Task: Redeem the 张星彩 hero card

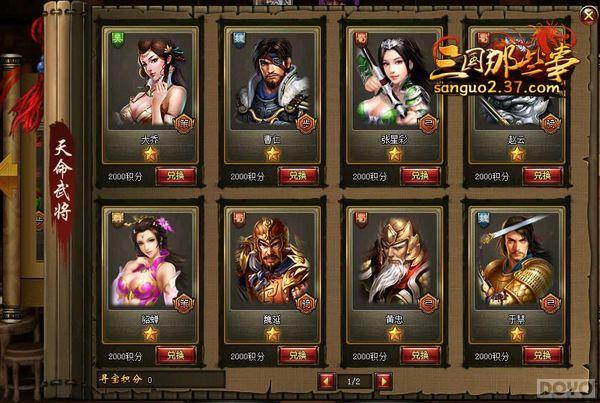Action: [420, 175]
